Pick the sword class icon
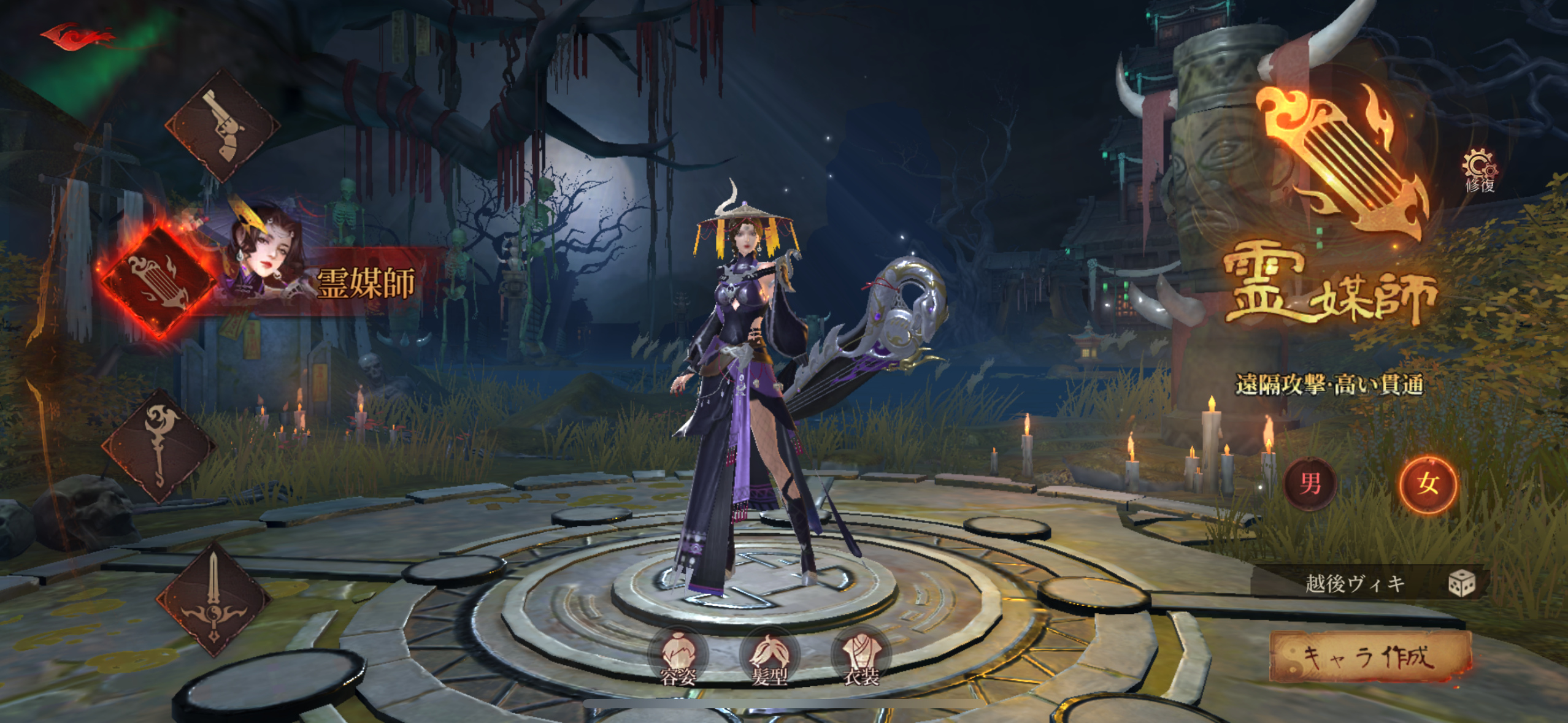 [213, 600]
